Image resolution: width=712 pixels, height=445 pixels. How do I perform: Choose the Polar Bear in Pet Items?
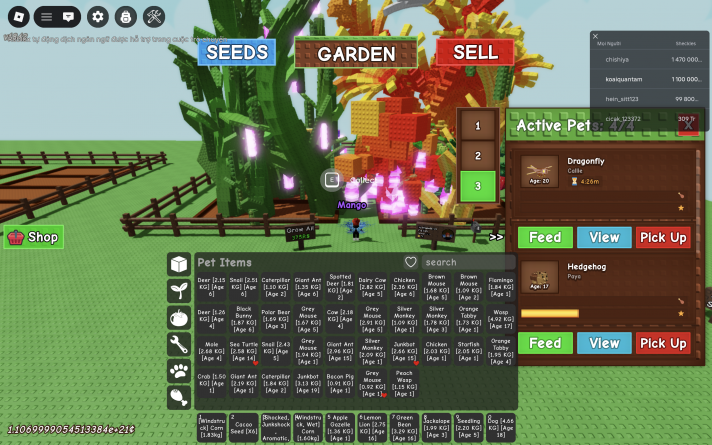[275, 320]
